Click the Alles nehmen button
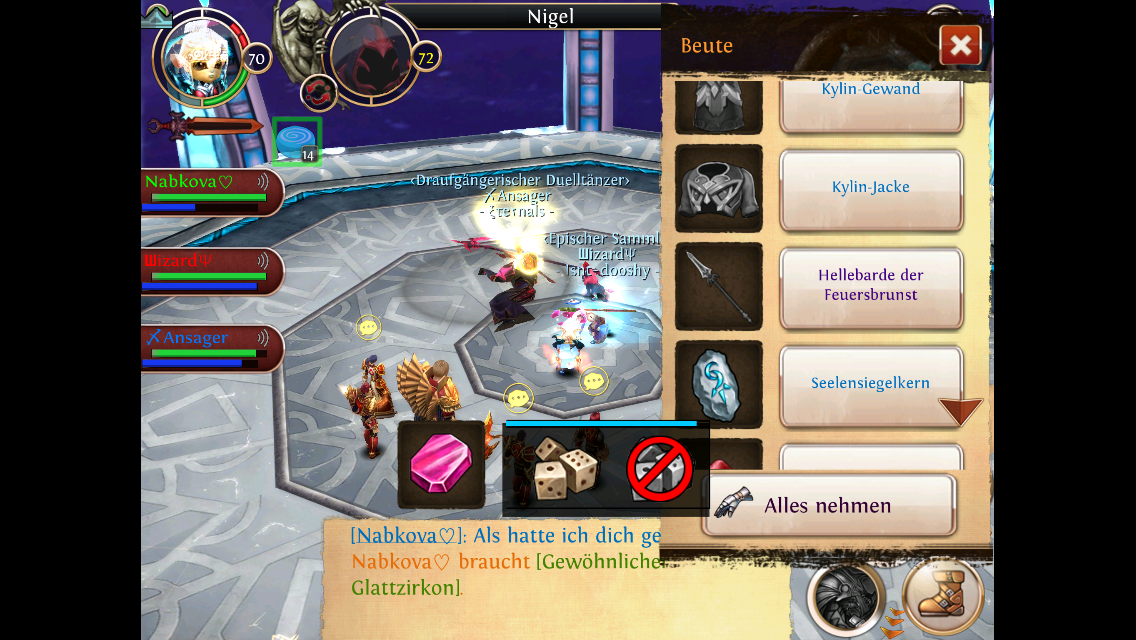The width and height of the screenshot is (1136, 640). pos(827,505)
